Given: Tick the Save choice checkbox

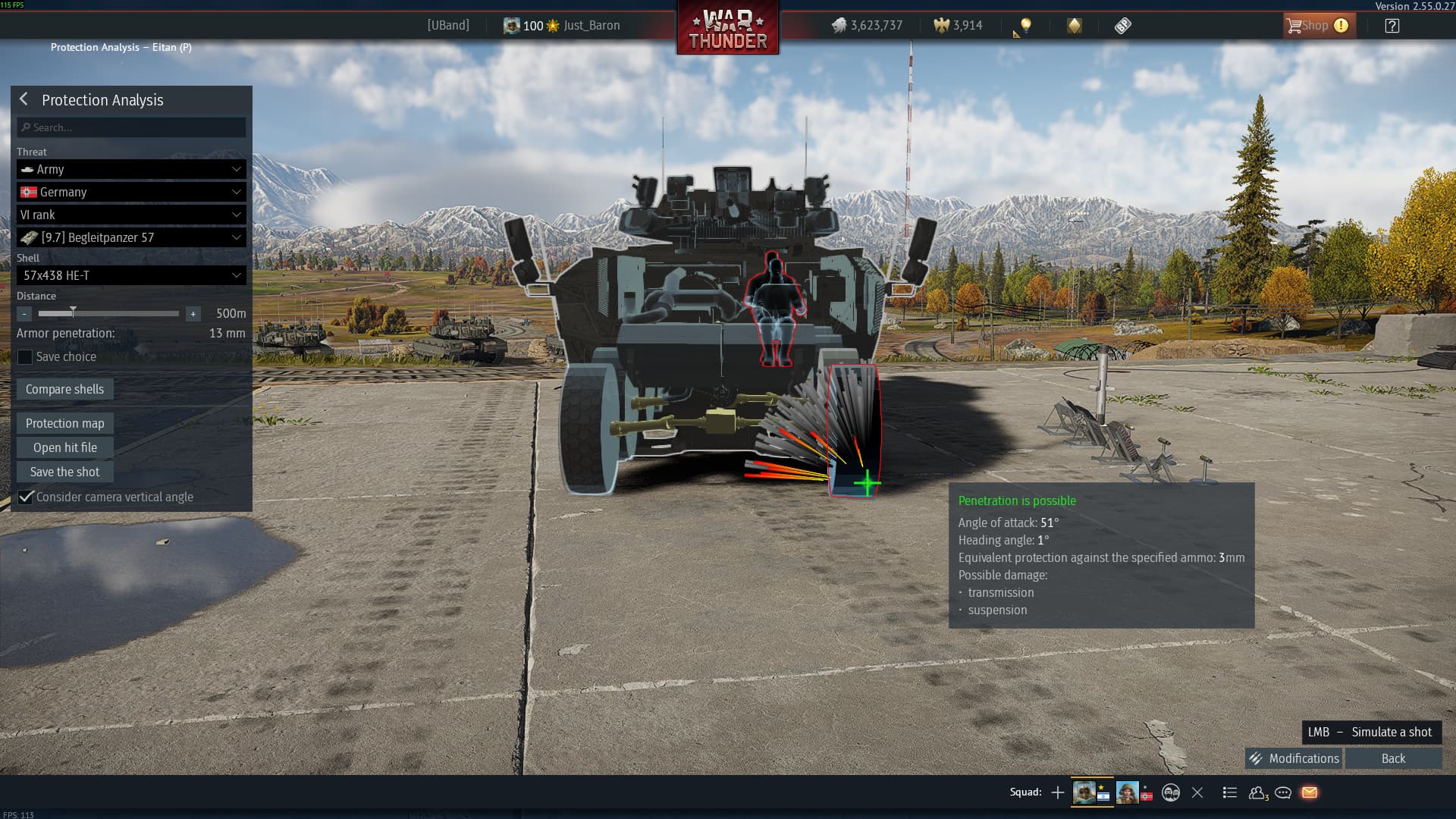Looking at the screenshot, I should coord(25,357).
